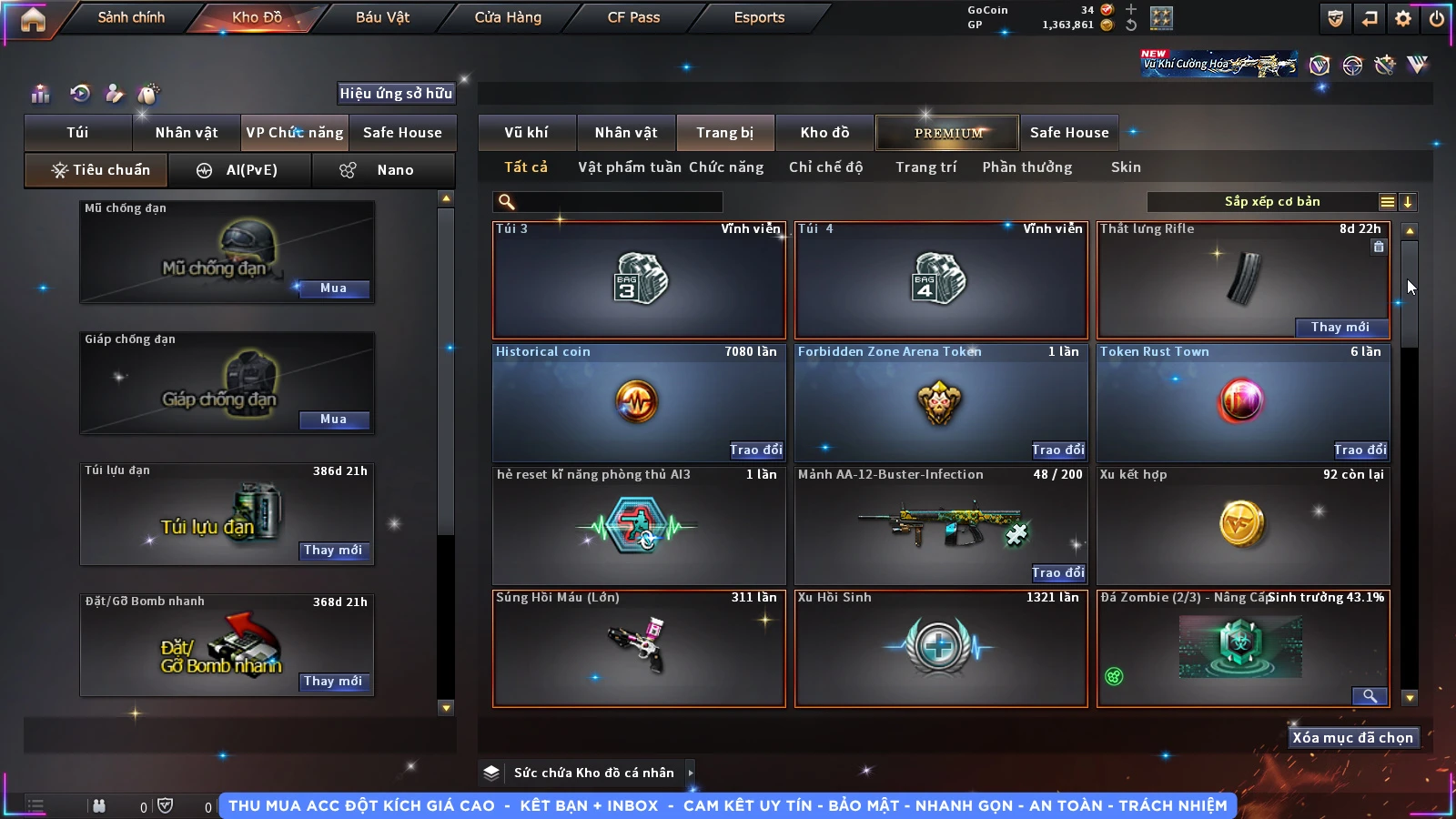
Task: Open the Esports tab
Action: [759, 17]
